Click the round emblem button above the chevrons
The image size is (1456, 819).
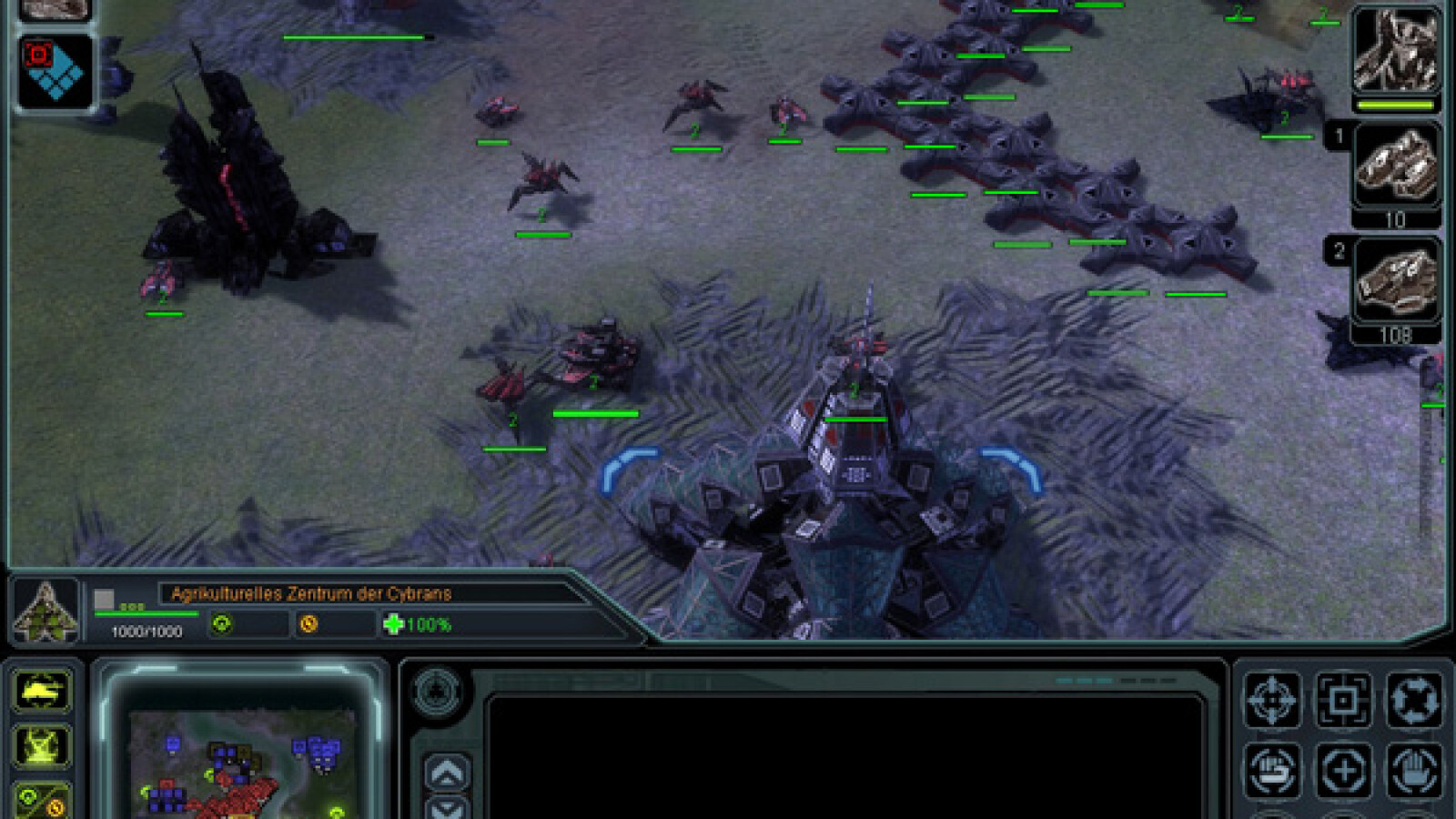click(437, 692)
